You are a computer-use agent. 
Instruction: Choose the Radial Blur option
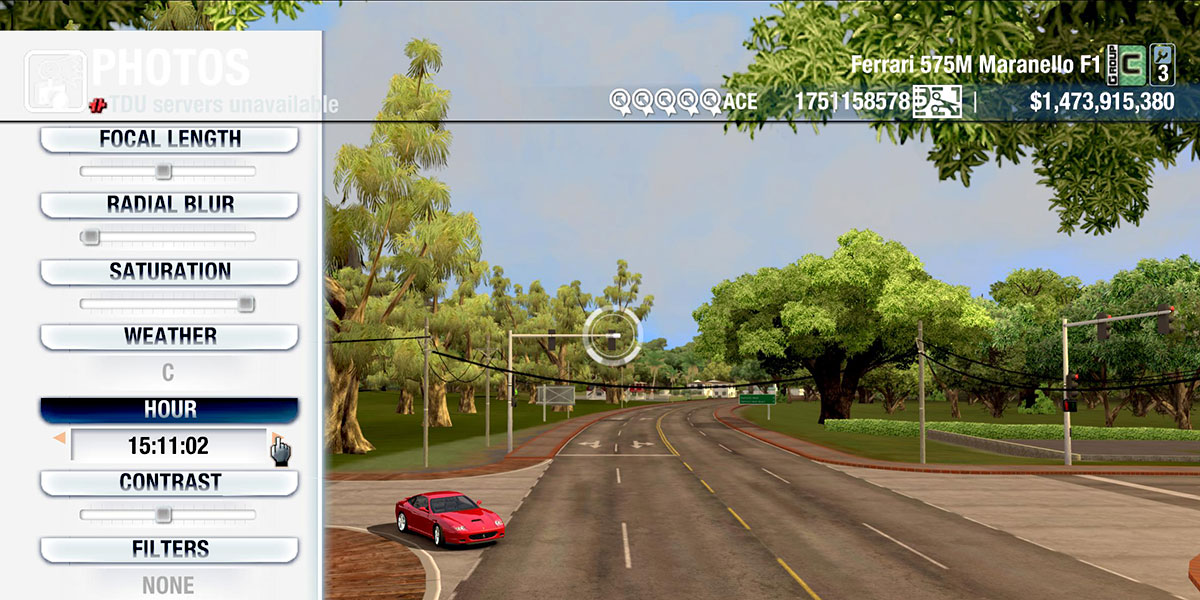coord(169,205)
